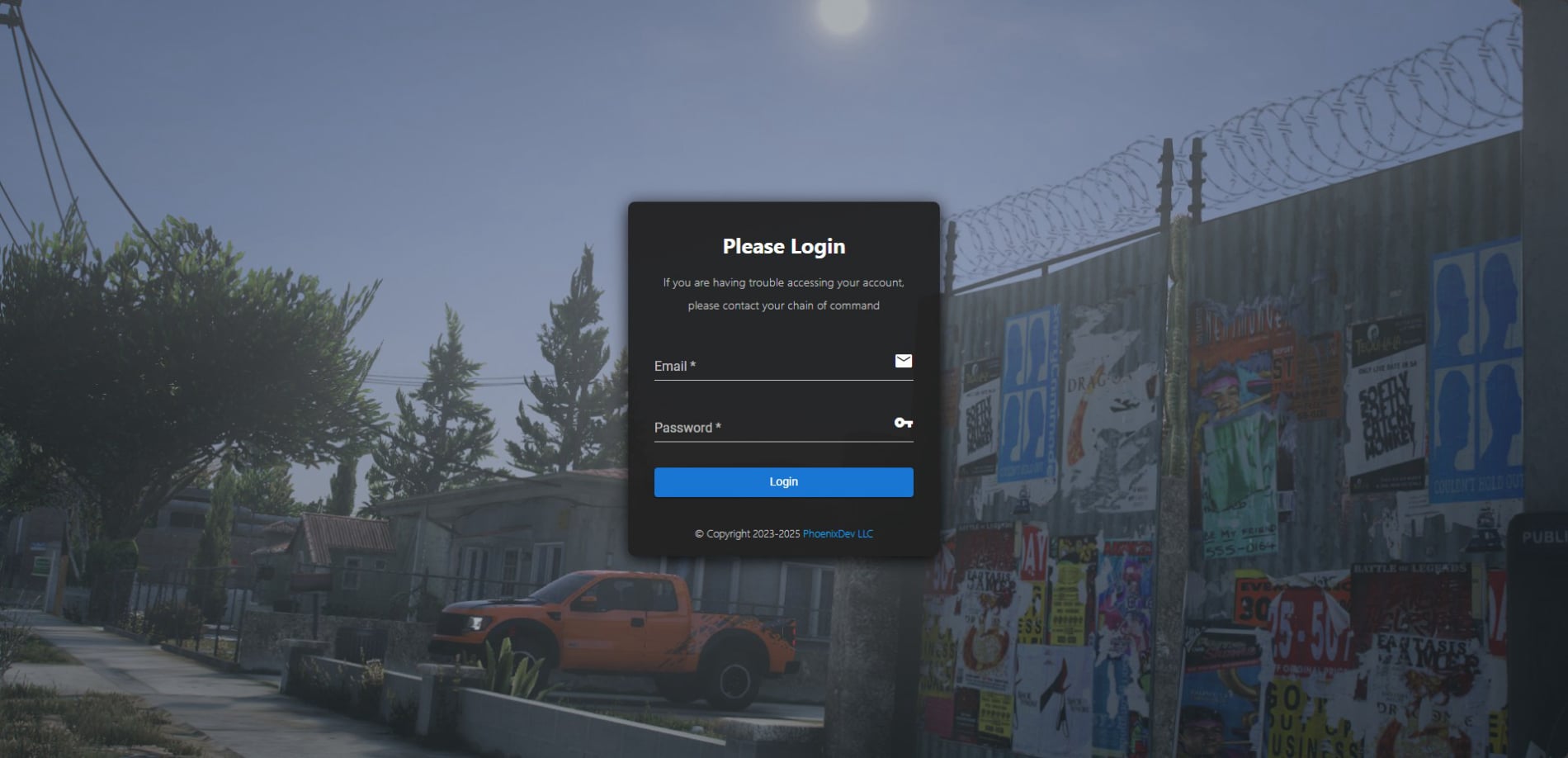Click the key icon beside Password field
This screenshot has width=1568, height=758.
[x=903, y=423]
